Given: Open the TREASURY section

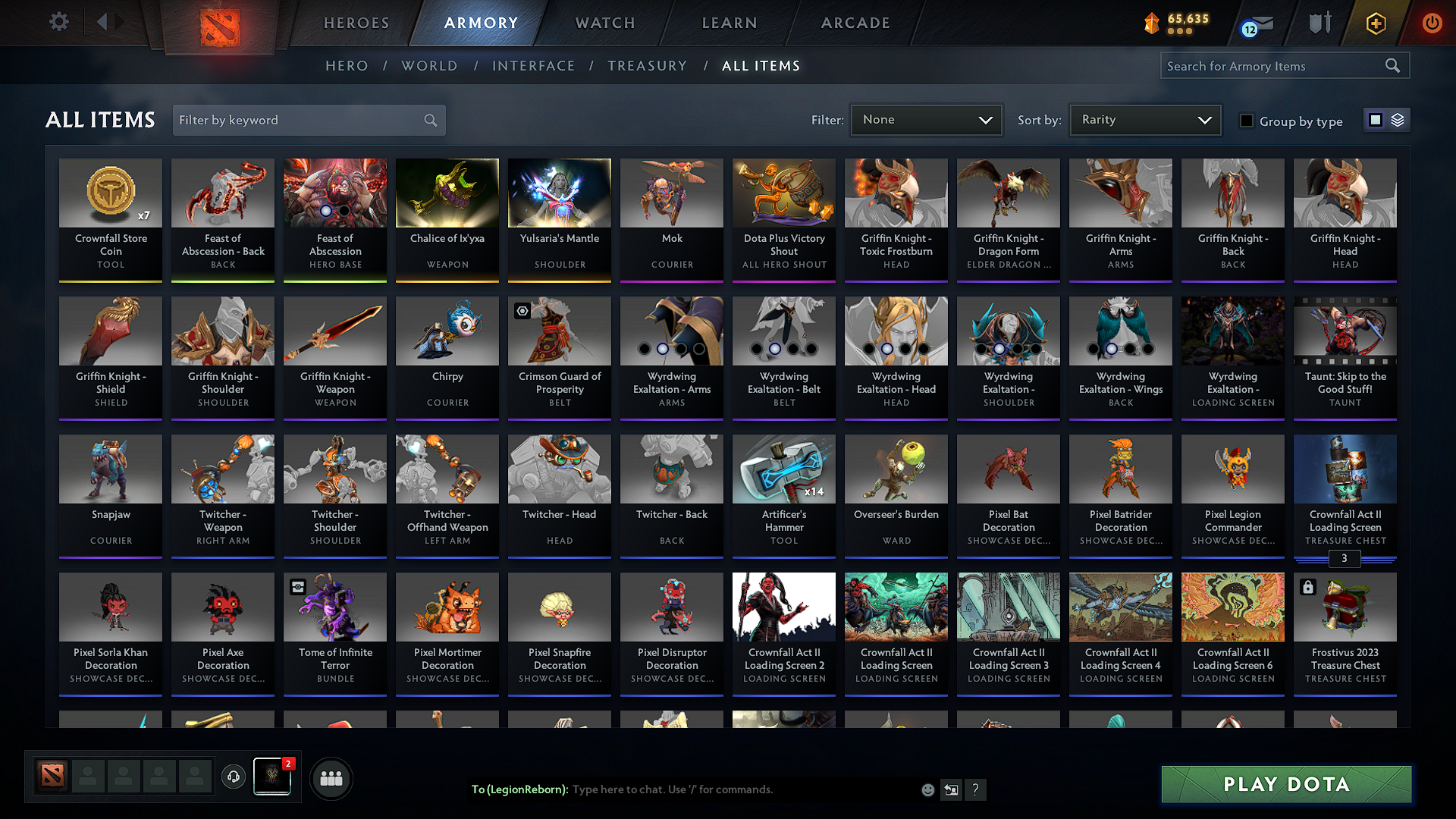Looking at the screenshot, I should click(x=647, y=65).
